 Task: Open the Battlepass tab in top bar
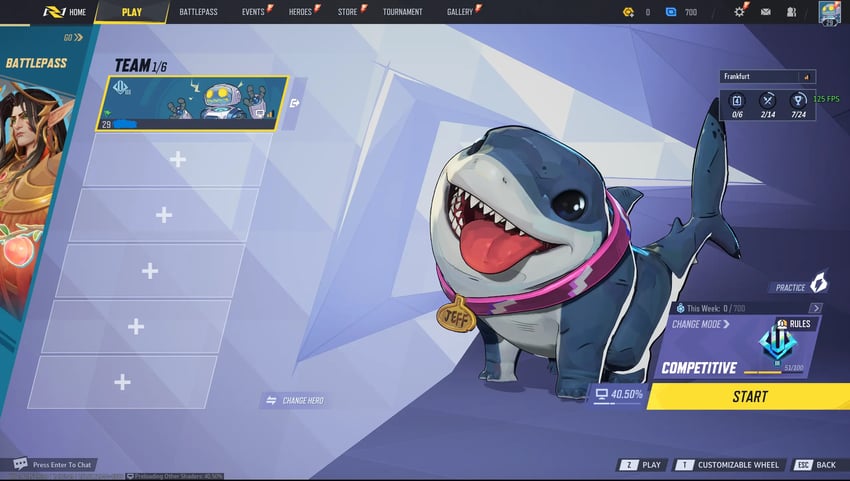coord(198,12)
